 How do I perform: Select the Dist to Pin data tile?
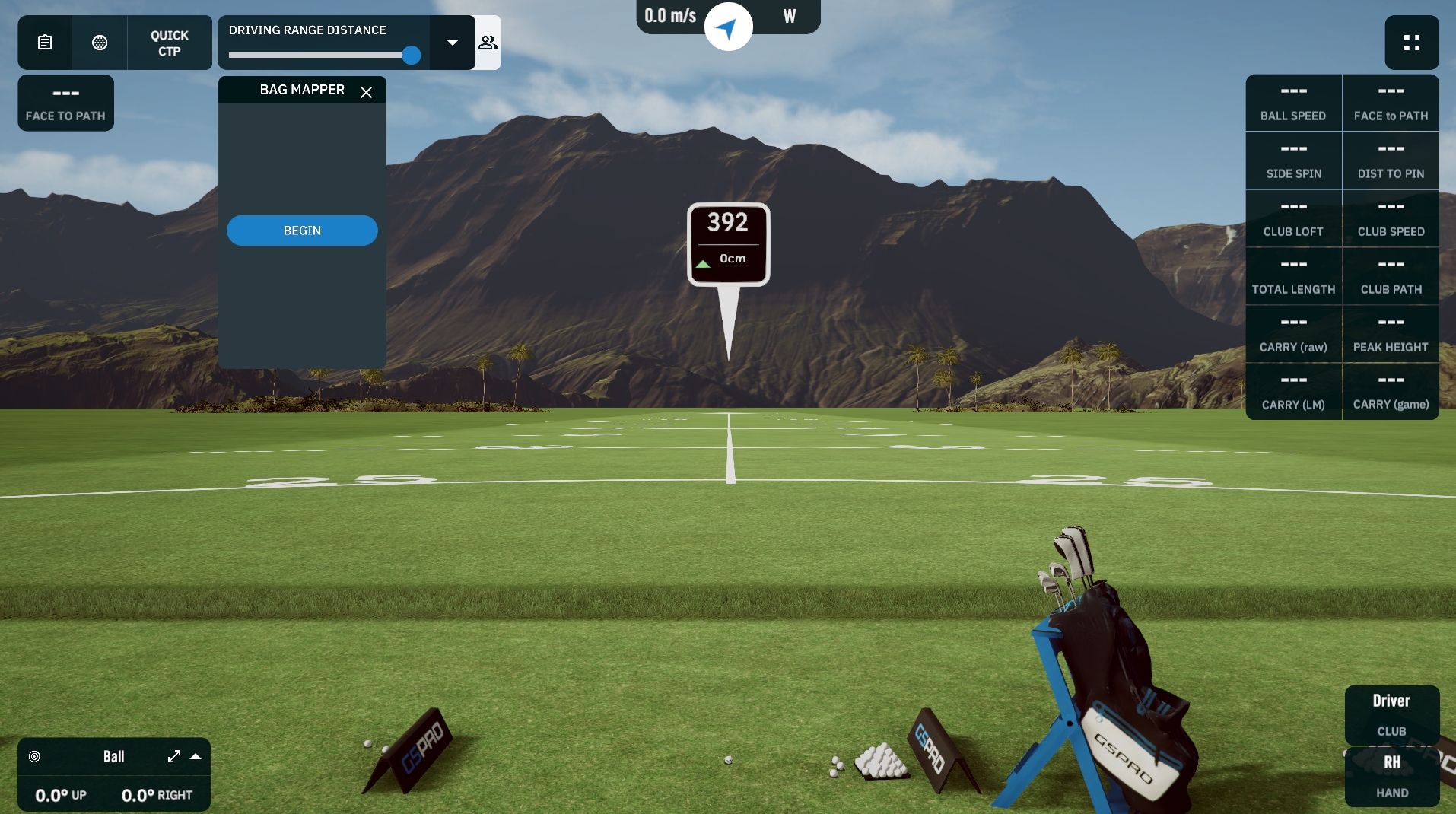[x=1391, y=161]
